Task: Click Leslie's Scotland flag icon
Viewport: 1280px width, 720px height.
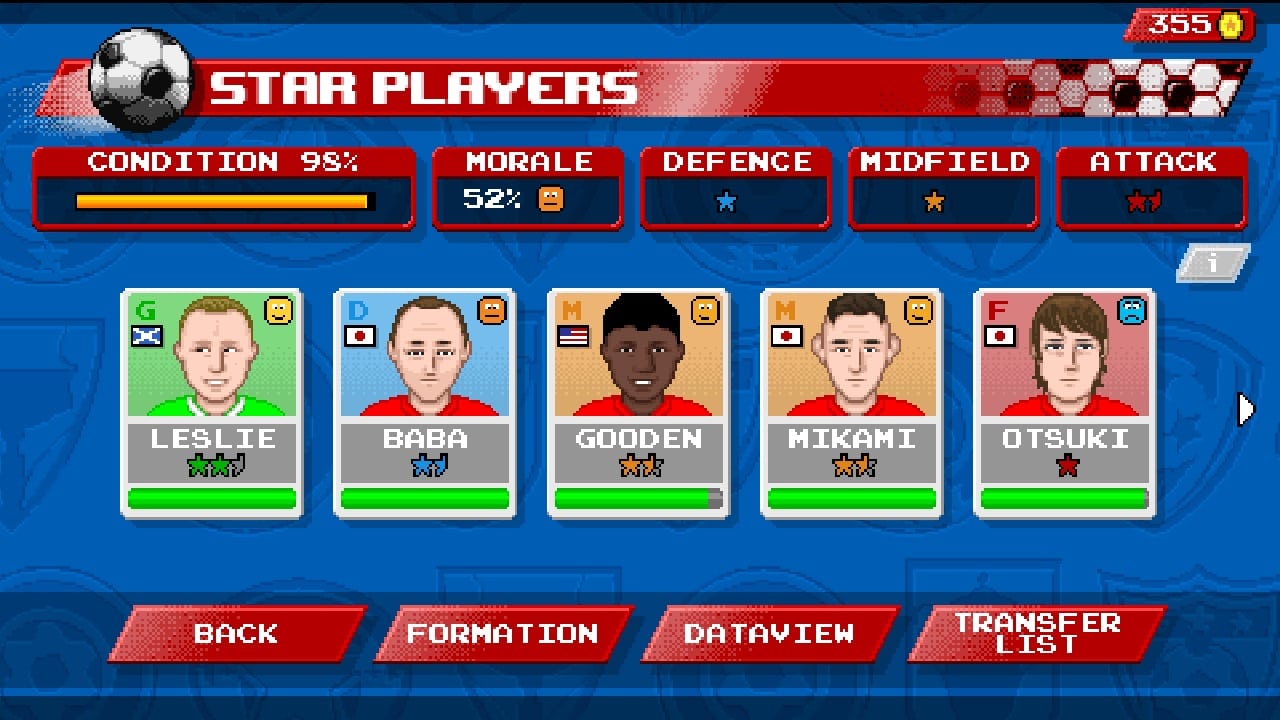Action: click(x=149, y=333)
